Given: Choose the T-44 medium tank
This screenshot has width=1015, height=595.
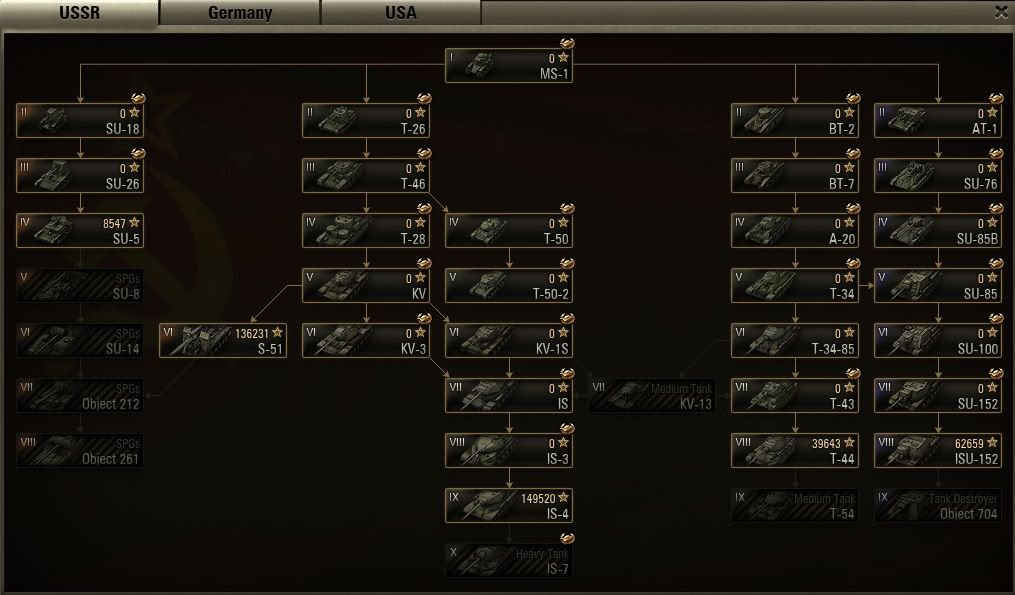Looking at the screenshot, I should 795,451.
